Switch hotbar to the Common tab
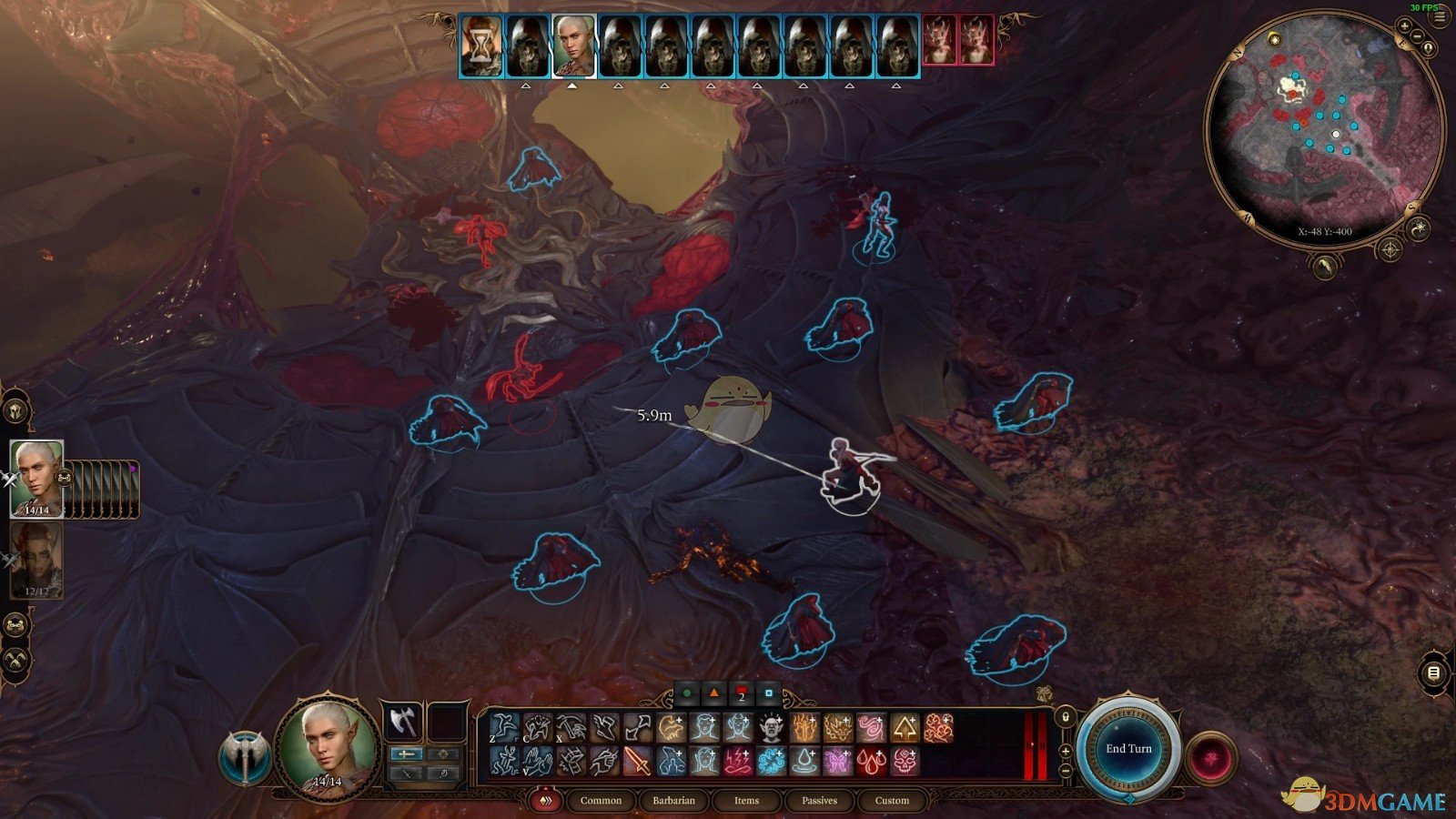This screenshot has width=1456, height=819. 601,801
